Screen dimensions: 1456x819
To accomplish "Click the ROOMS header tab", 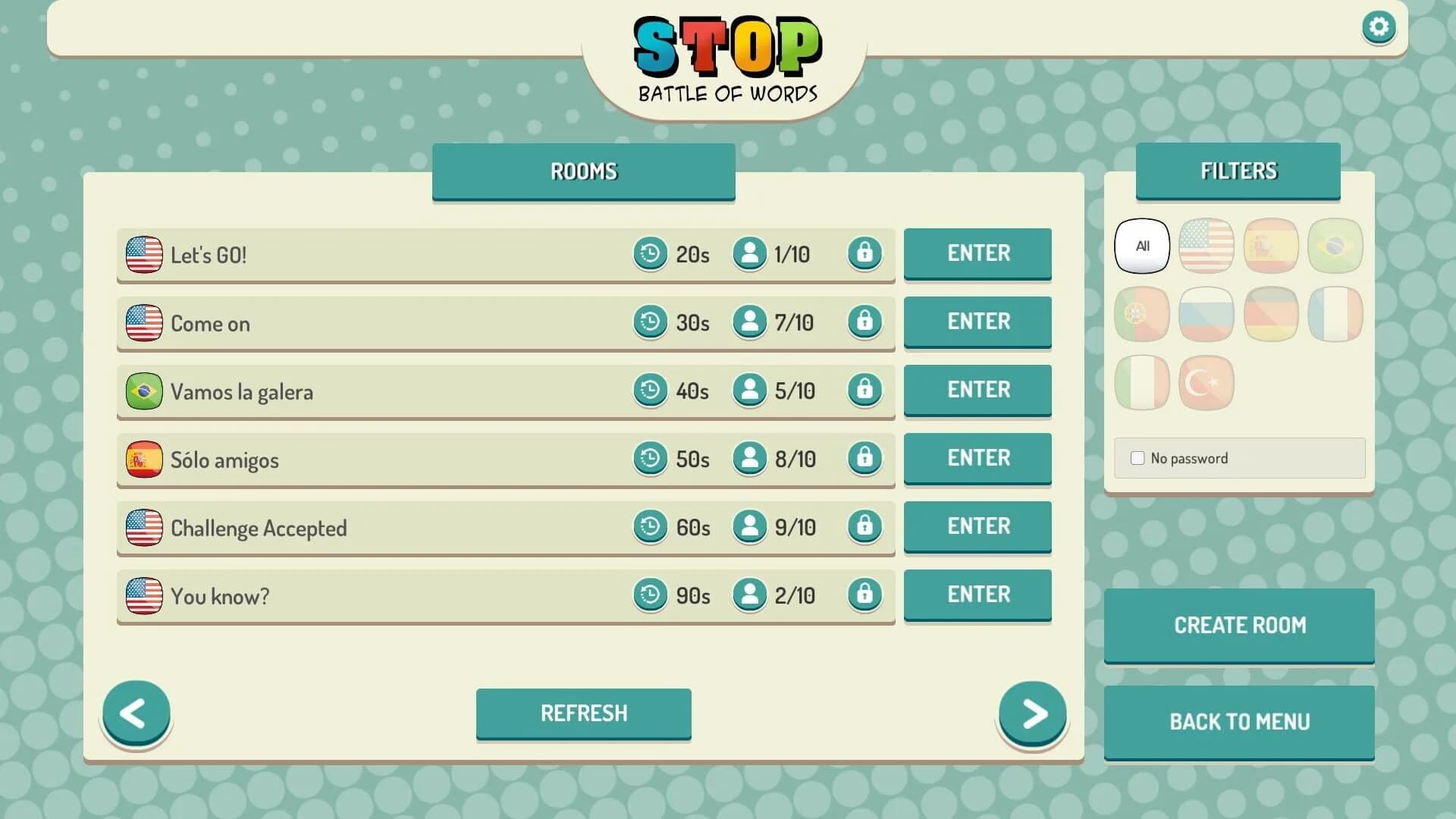I will (x=583, y=171).
